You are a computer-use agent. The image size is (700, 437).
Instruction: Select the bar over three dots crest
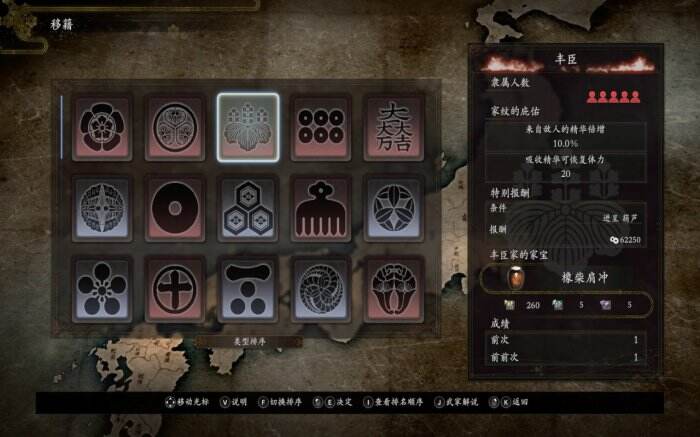pos(249,288)
